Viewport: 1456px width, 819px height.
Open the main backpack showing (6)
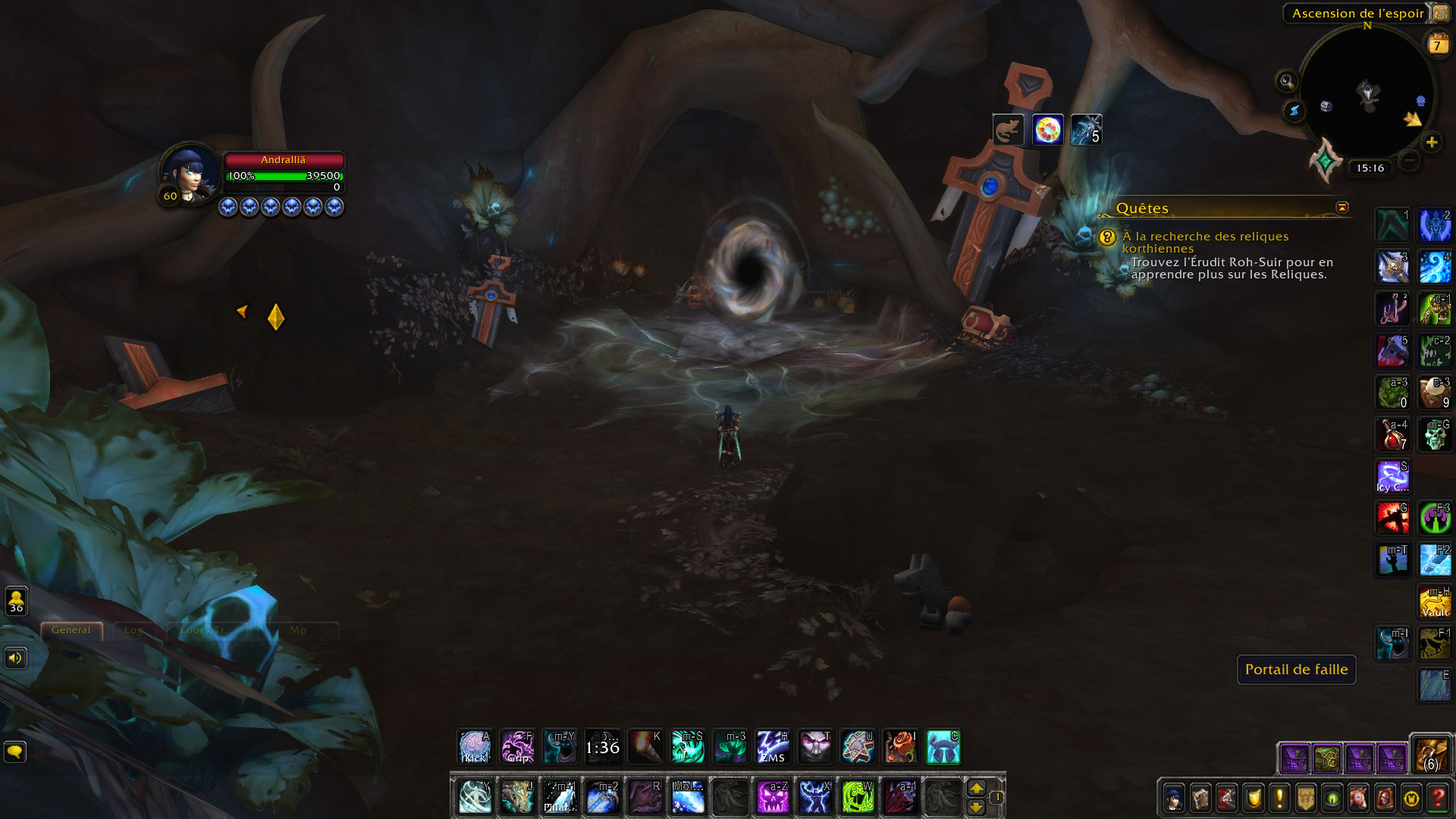click(x=1431, y=755)
